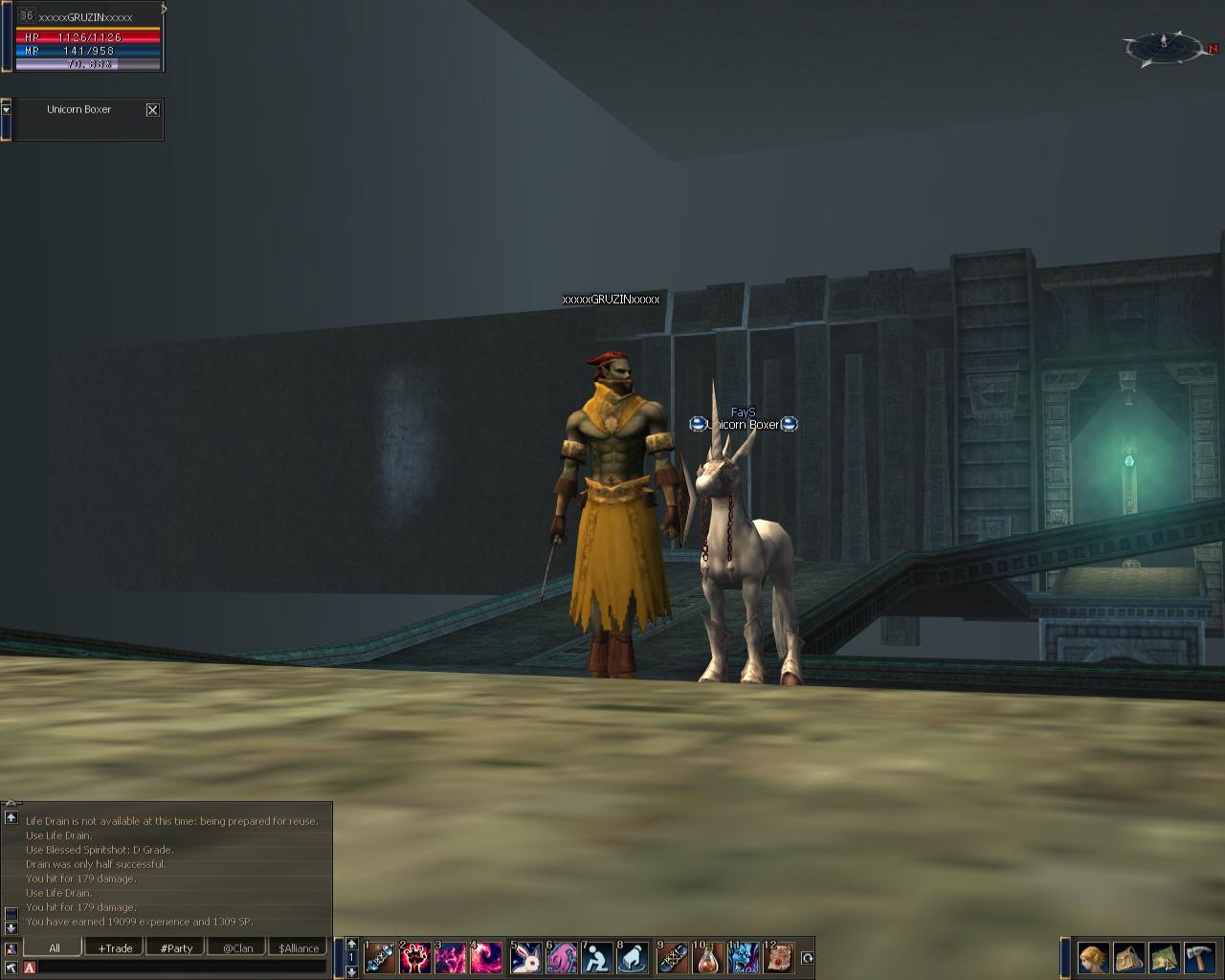Image resolution: width=1225 pixels, height=980 pixels.
Task: Cast the pink swirl skill in slot 4
Action: pyautogui.click(x=486, y=957)
